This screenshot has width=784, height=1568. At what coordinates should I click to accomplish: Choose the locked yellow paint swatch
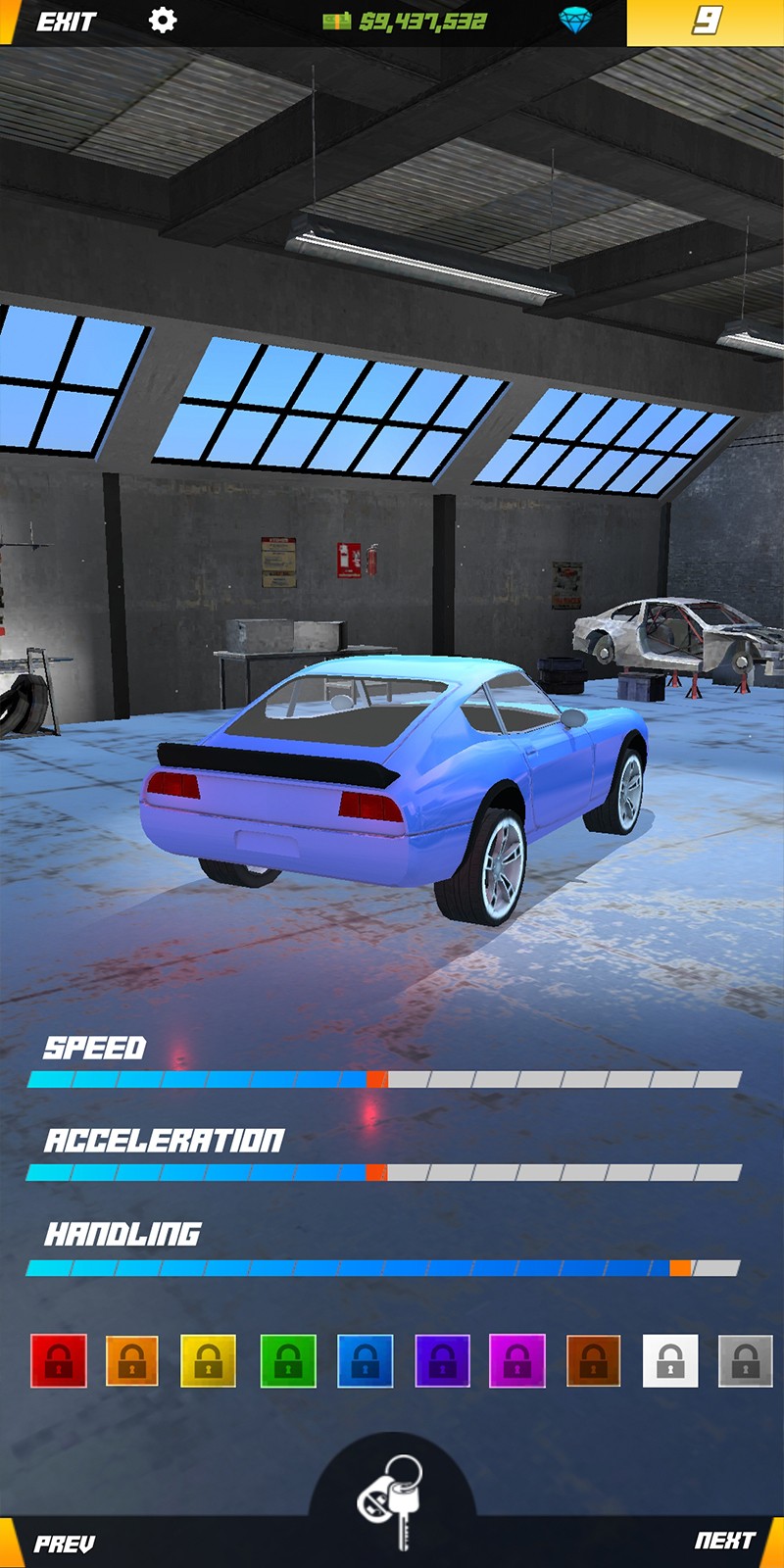pyautogui.click(x=208, y=1360)
